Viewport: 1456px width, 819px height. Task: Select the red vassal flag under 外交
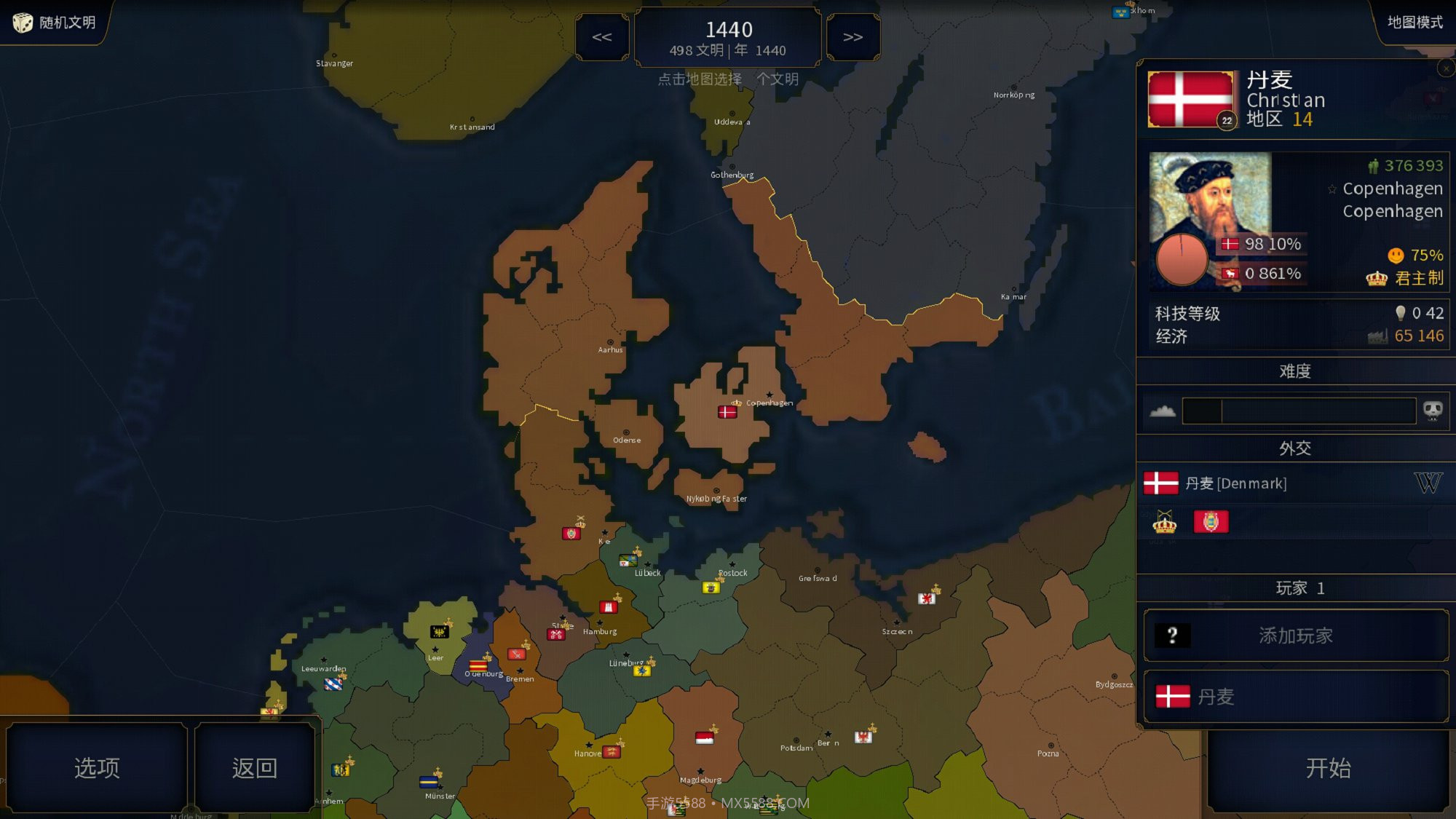pos(1211,521)
